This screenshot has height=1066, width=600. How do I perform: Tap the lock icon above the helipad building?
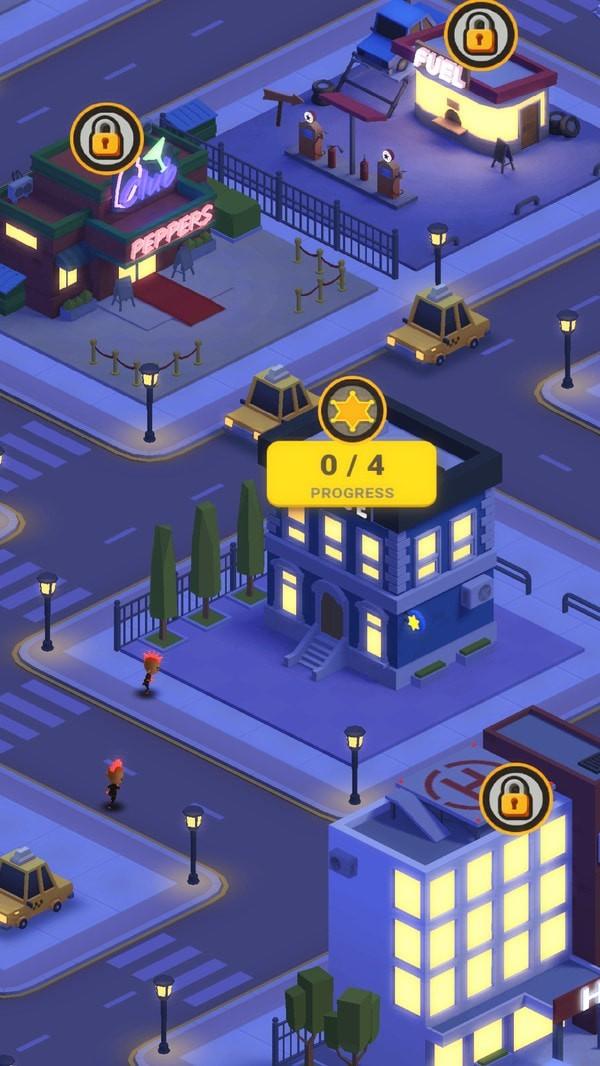click(516, 798)
